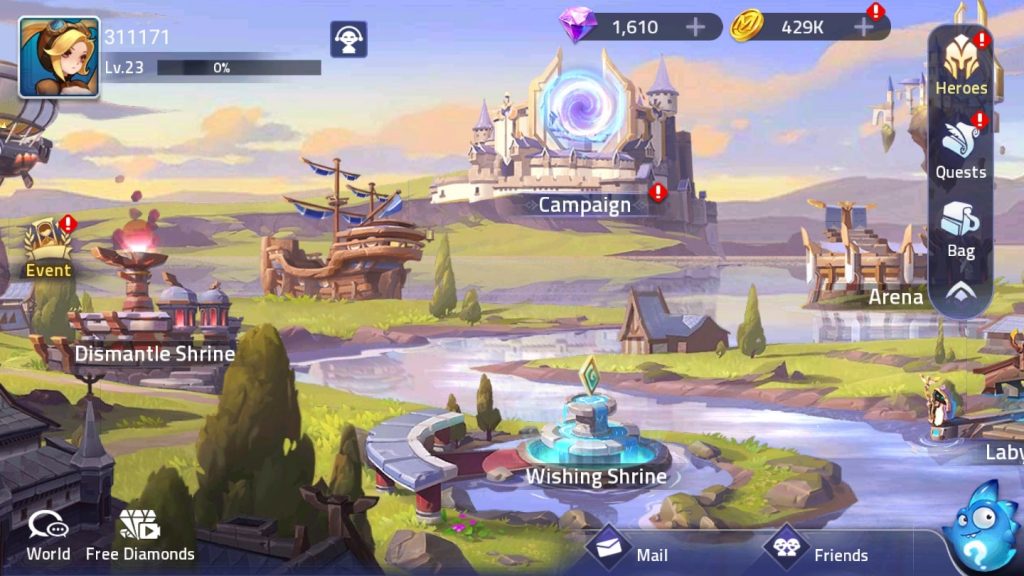The height and width of the screenshot is (576, 1024).
Task: Add more purple diamonds
Action: coord(696,27)
